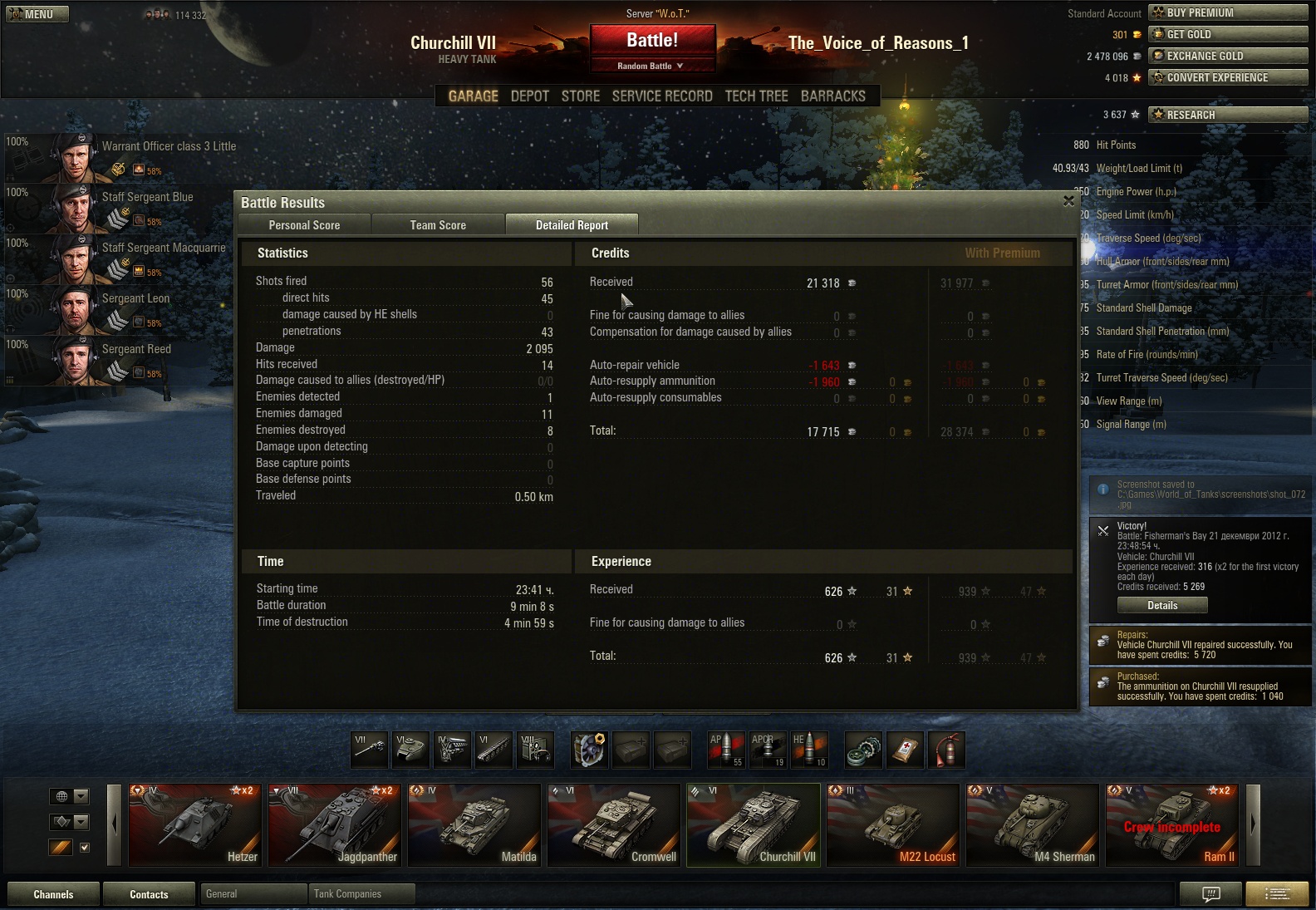Close the Battle Results window
1316x910 pixels.
click(1068, 201)
